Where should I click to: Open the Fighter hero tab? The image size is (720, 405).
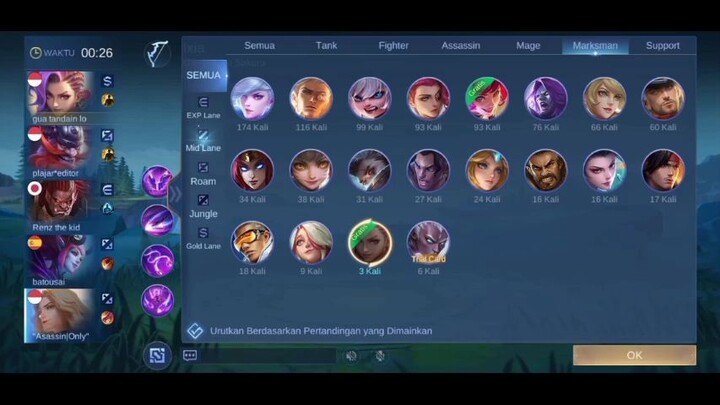point(393,45)
